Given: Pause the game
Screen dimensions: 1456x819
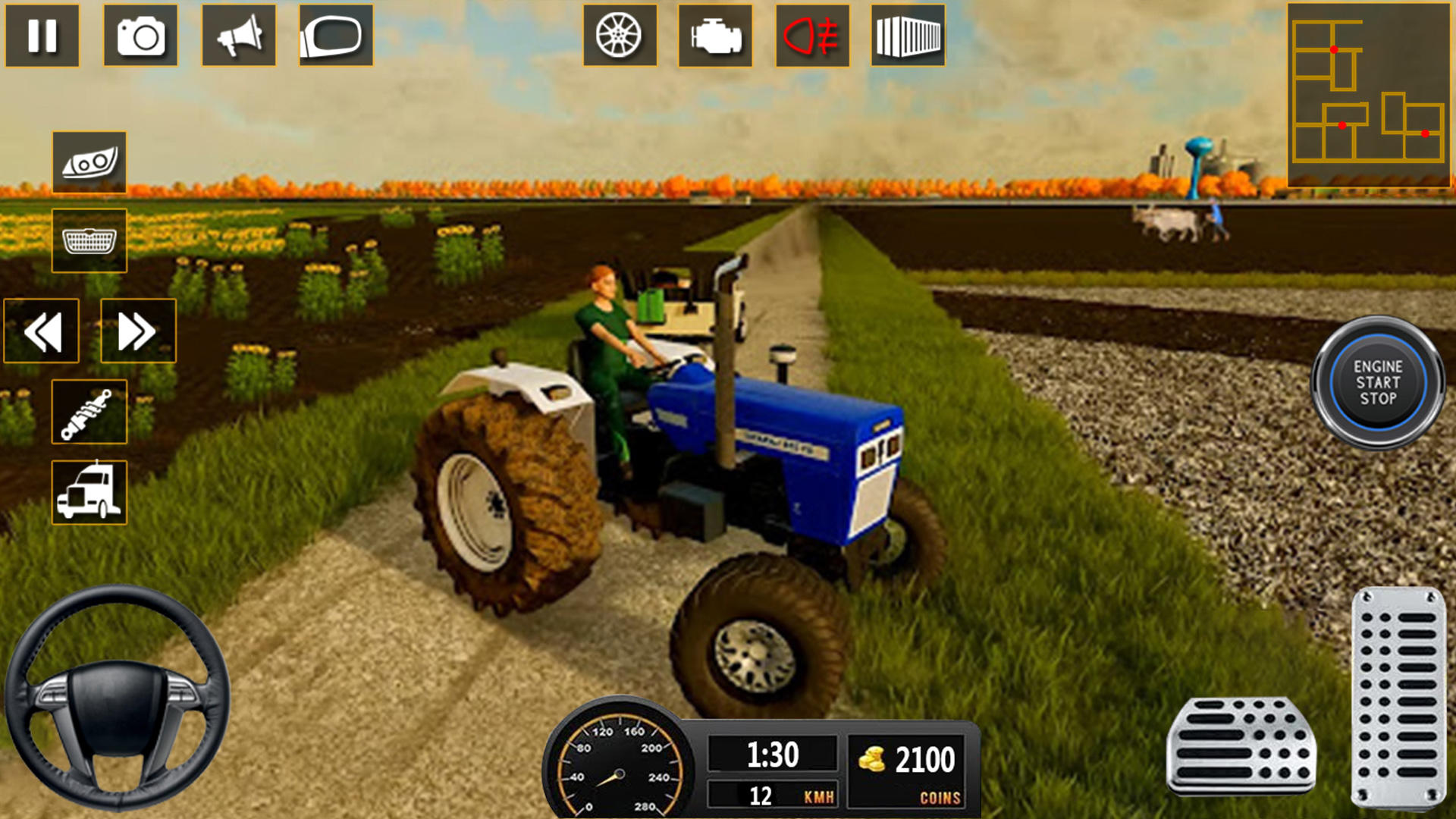Looking at the screenshot, I should (x=43, y=36).
